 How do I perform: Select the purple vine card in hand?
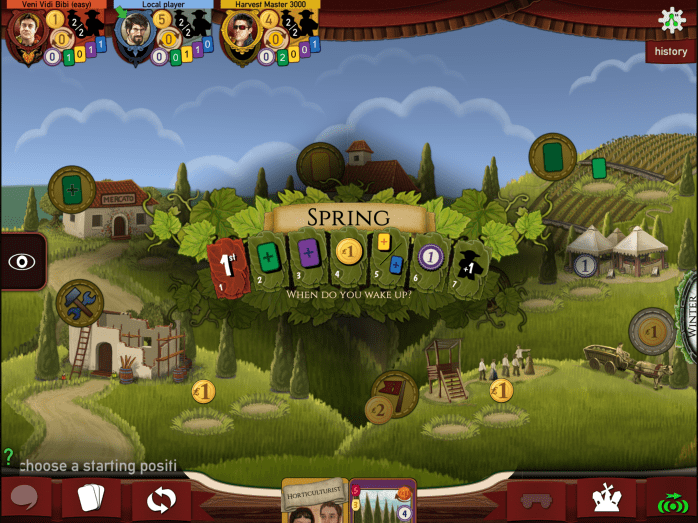[382, 502]
